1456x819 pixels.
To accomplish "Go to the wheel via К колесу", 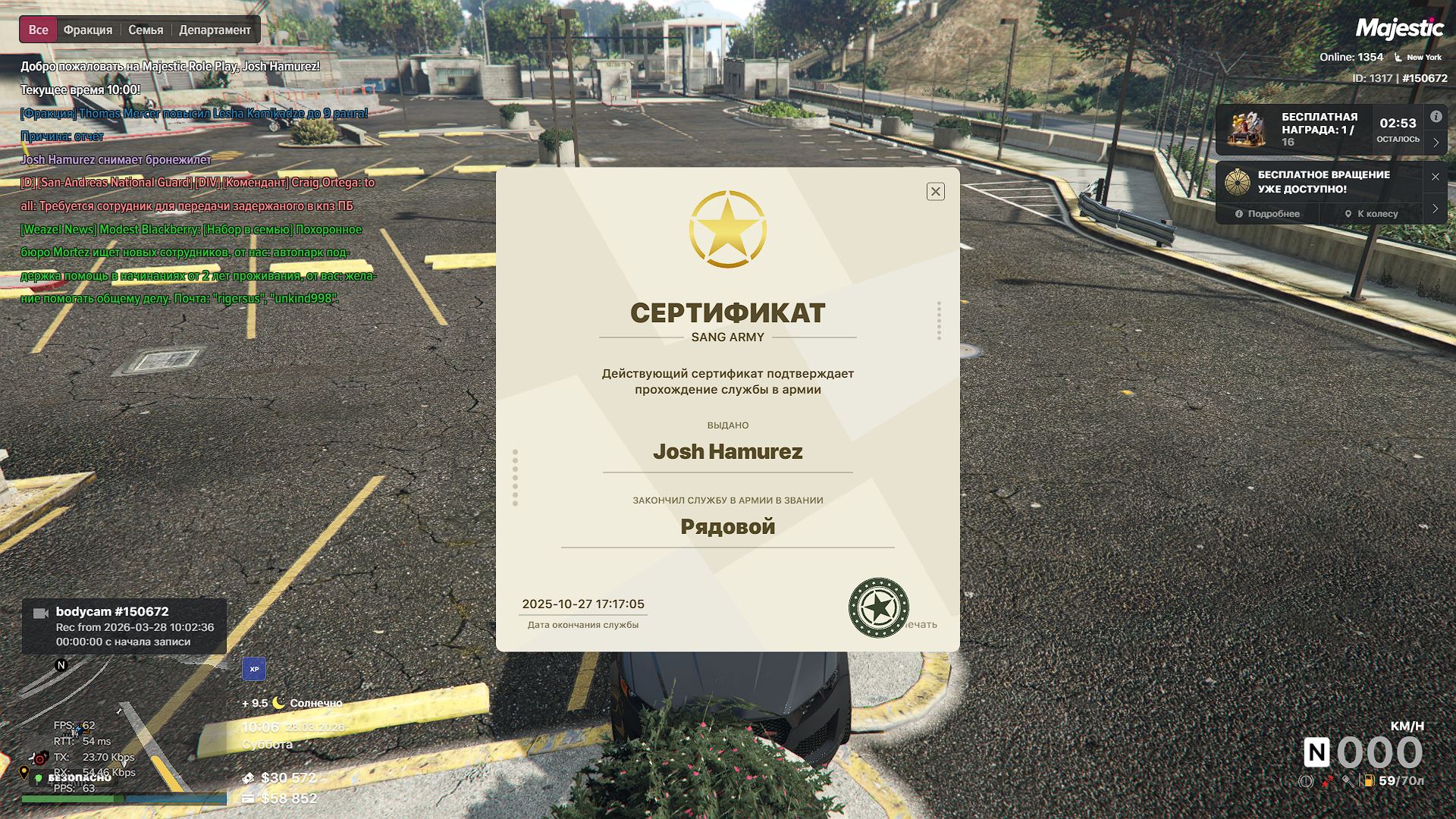I will click(1371, 214).
